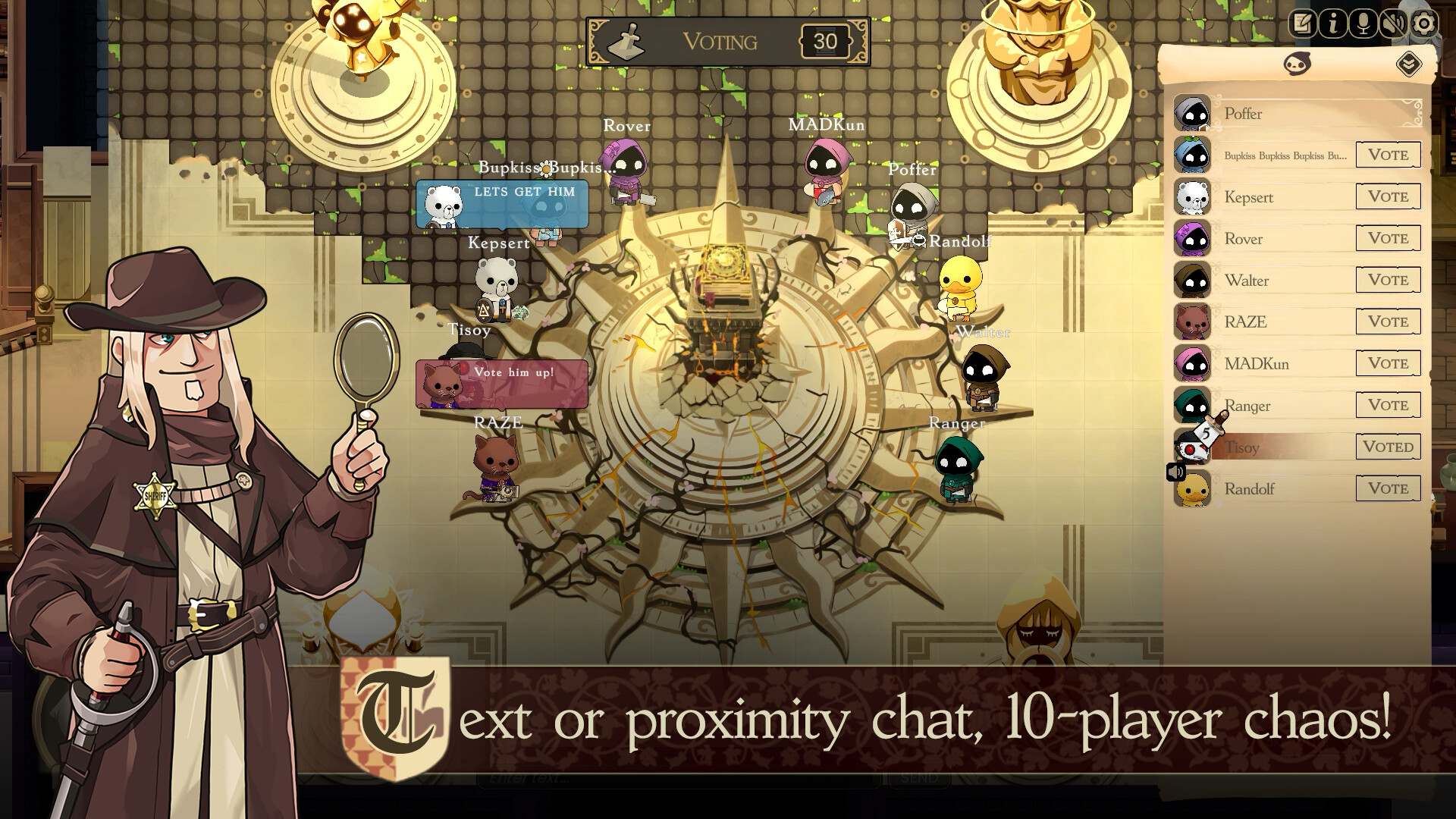Vote for Kepsert
Viewport: 1456px width, 819px height.
[1387, 196]
